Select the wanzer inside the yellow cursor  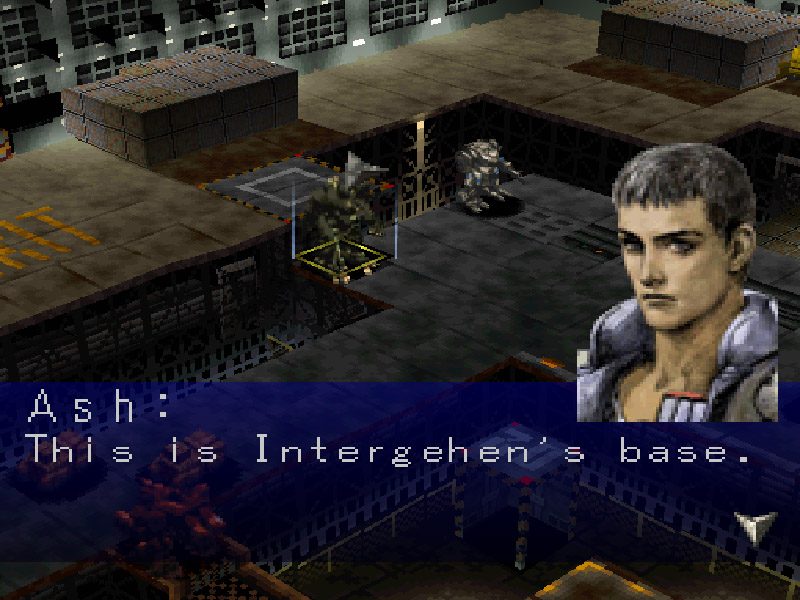tap(341, 222)
